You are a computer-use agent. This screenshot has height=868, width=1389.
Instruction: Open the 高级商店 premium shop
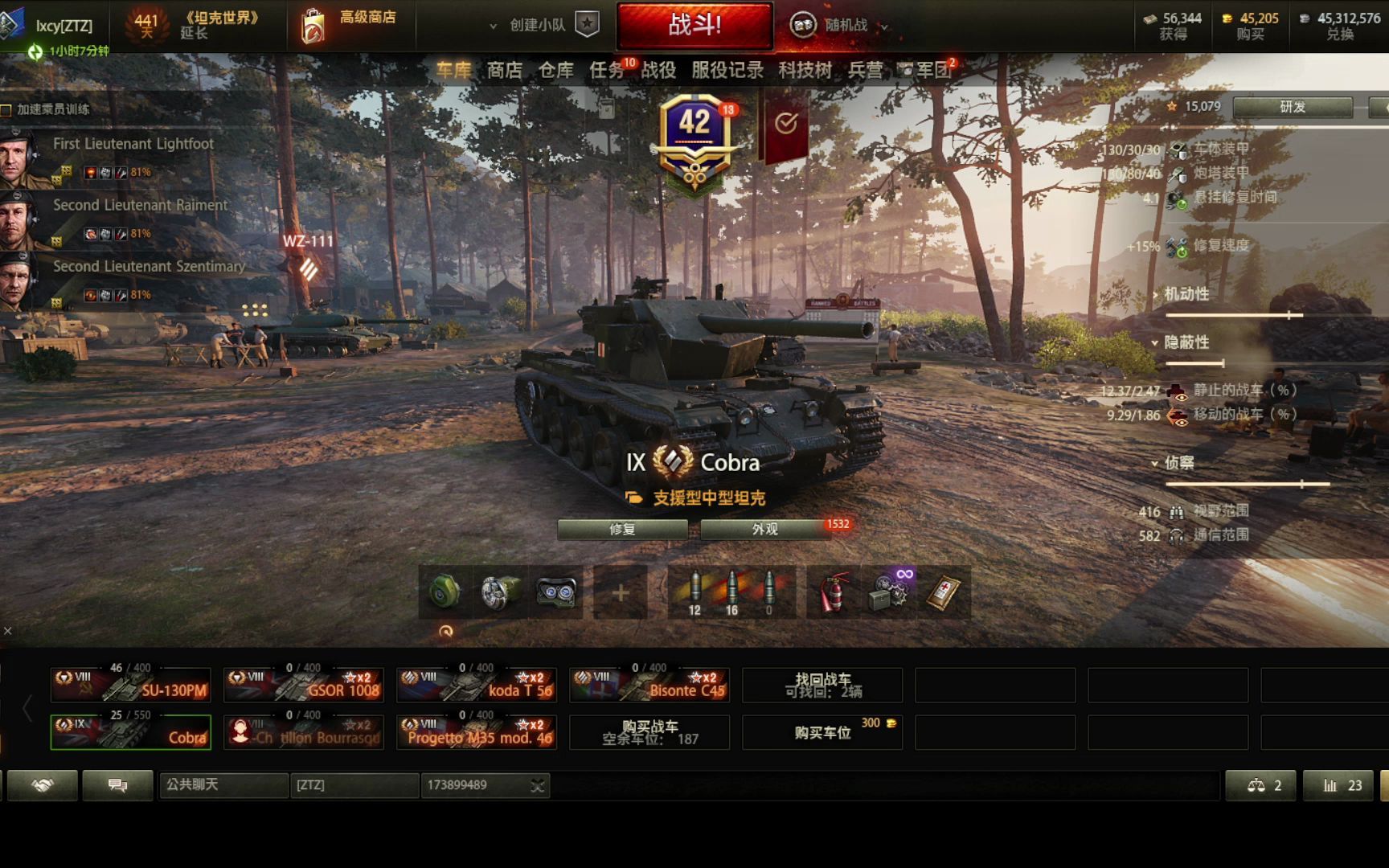click(x=350, y=24)
